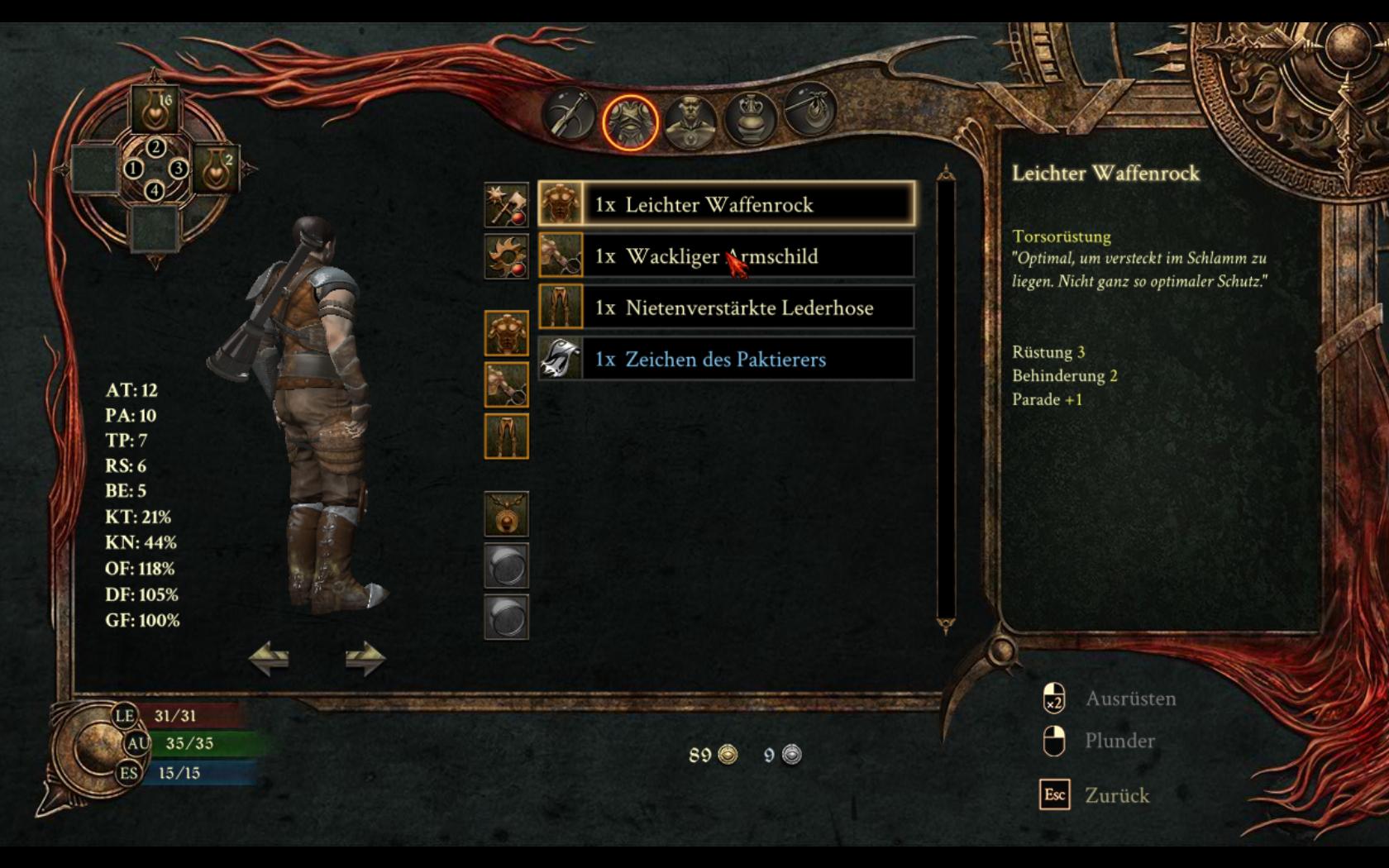Viewport: 1389px width, 868px height.
Task: Switch to the male bust category tab
Action: click(x=690, y=121)
